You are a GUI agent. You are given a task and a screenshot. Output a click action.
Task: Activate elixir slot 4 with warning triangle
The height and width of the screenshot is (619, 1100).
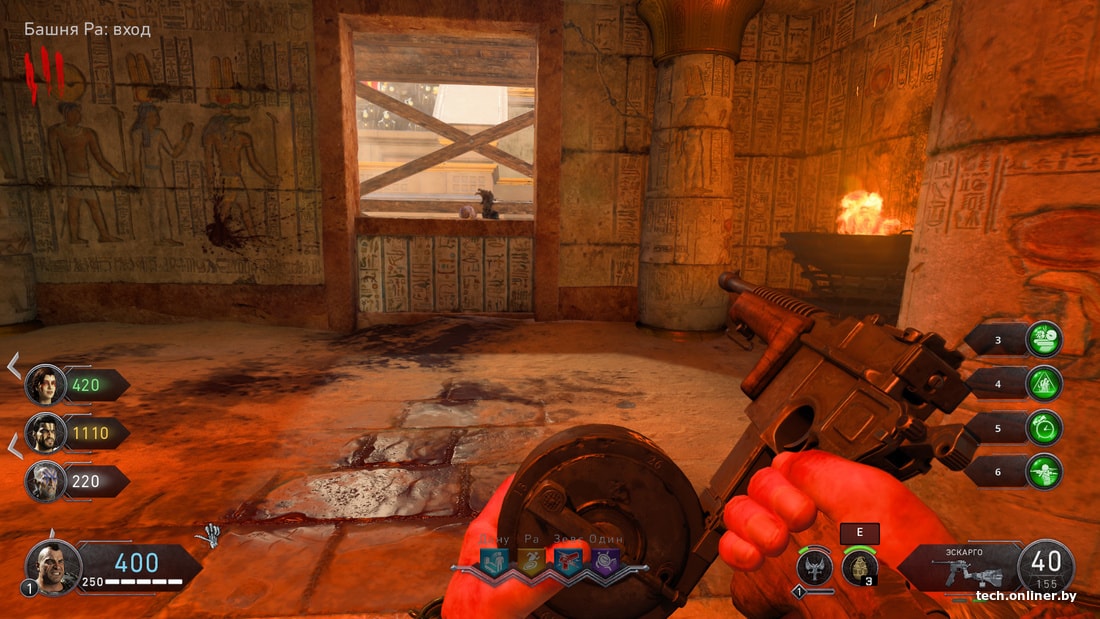point(1044,383)
